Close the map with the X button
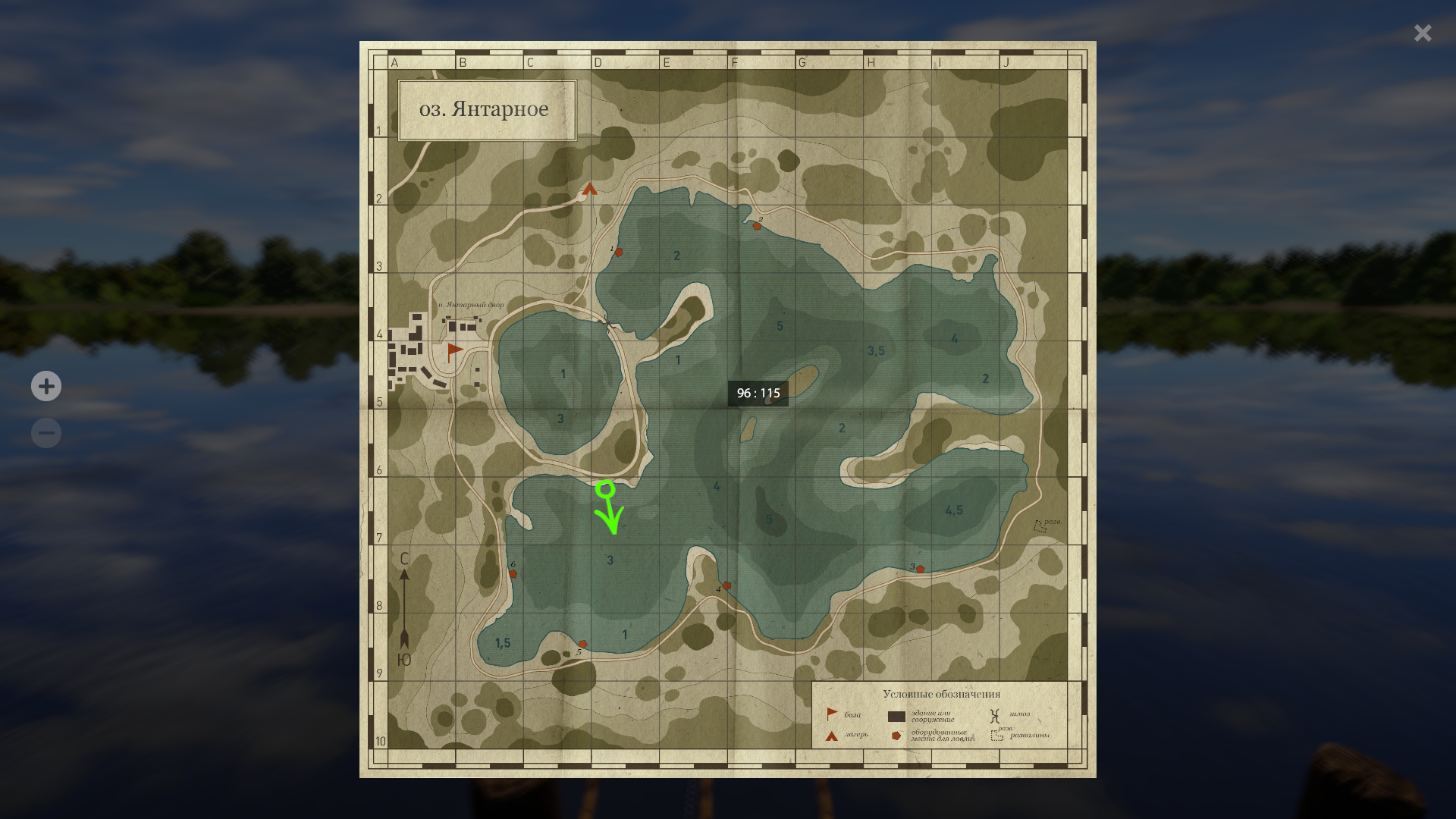1456x819 pixels. pyautogui.click(x=1423, y=33)
